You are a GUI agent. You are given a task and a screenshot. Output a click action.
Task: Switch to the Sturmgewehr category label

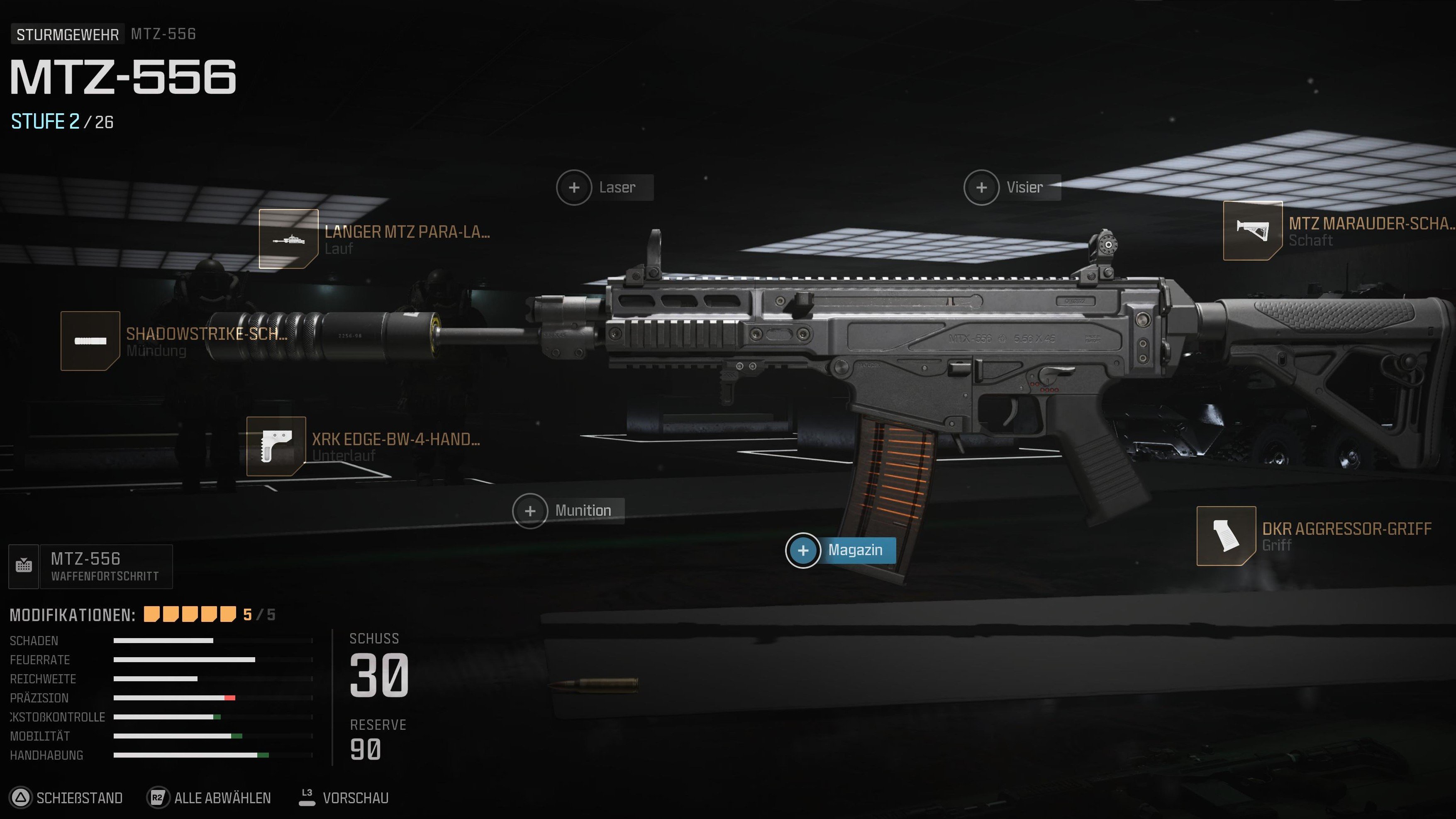(67, 34)
